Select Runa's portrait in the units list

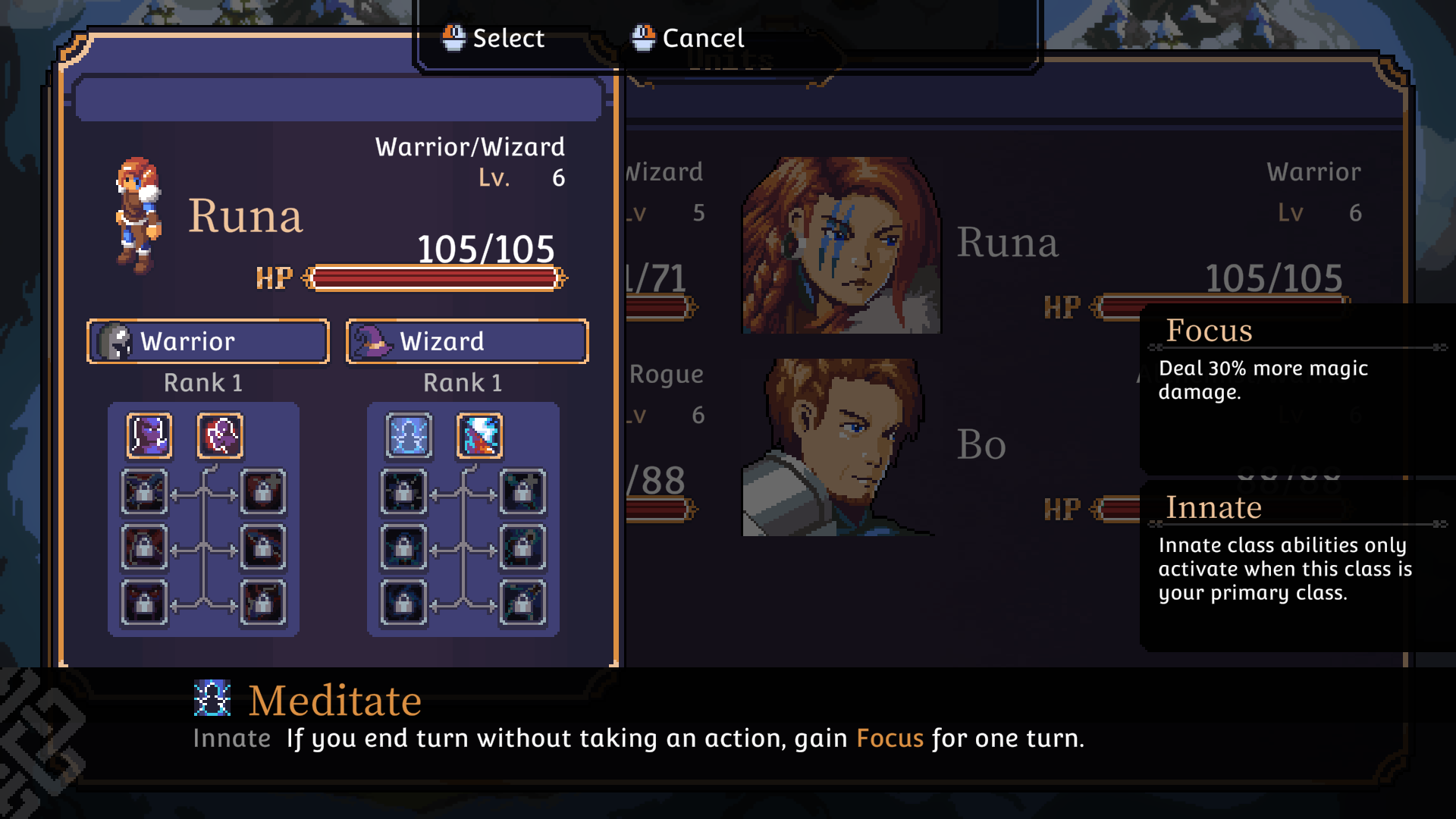pyautogui.click(x=841, y=246)
